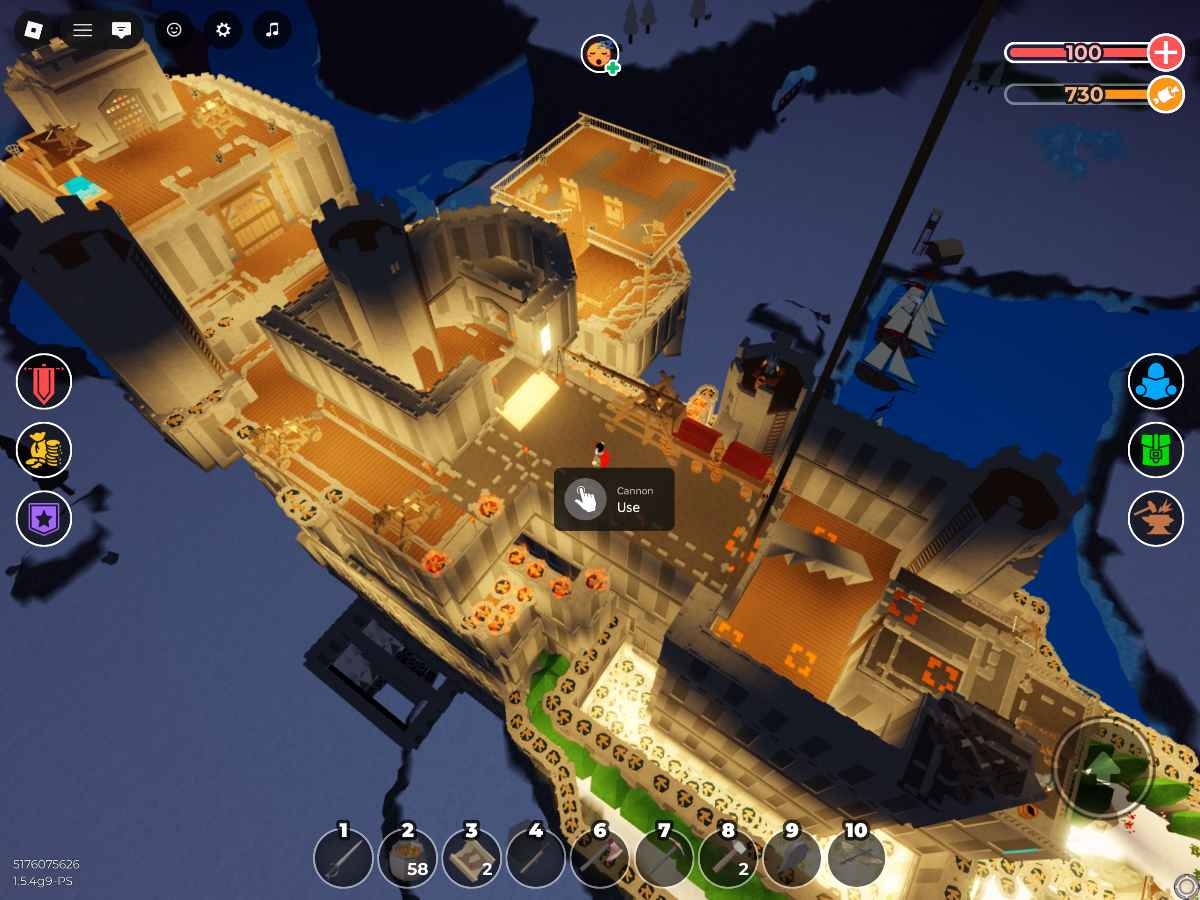1200x900 pixels.
Task: Open the purple star badge menu
Action: tap(44, 518)
